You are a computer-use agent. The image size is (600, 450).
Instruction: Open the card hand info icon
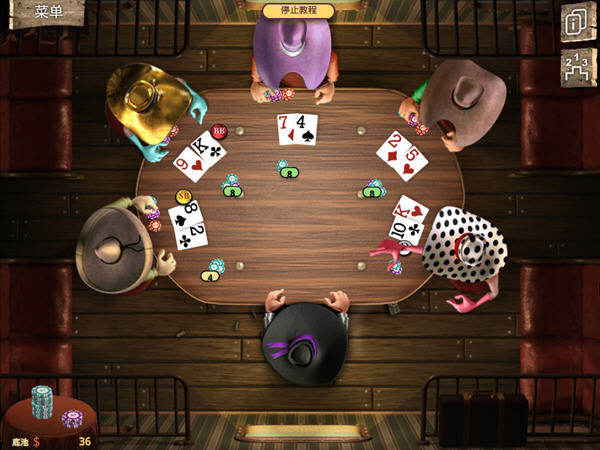(577, 23)
